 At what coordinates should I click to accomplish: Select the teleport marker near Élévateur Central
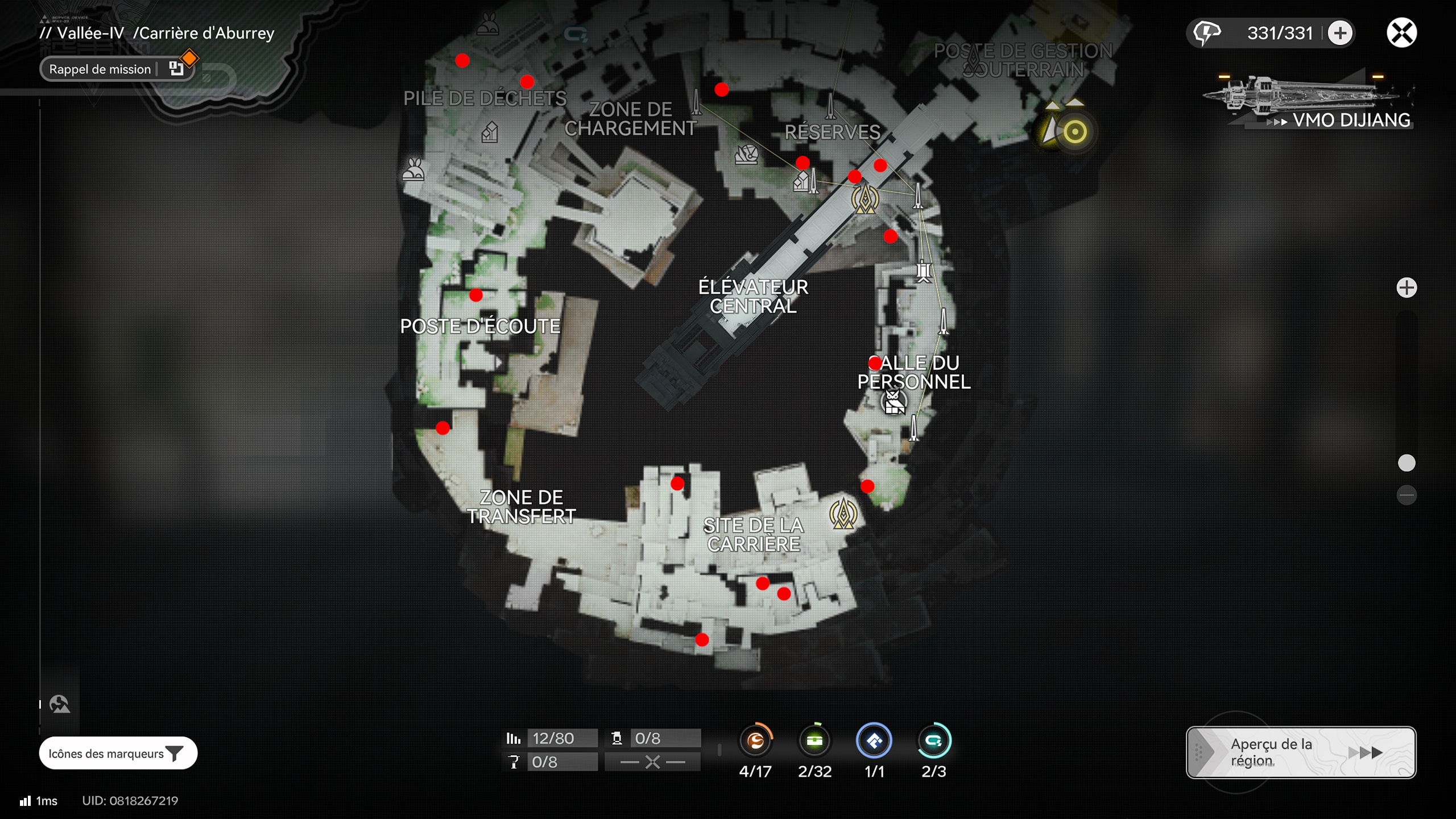[x=865, y=199]
